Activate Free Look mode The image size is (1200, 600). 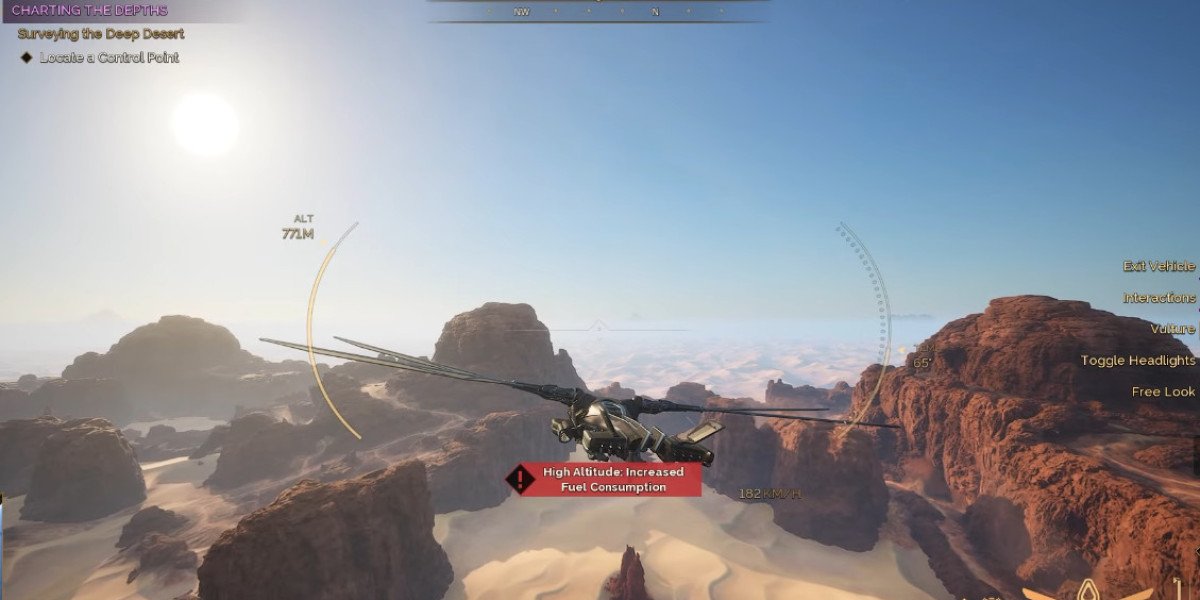coord(1163,392)
